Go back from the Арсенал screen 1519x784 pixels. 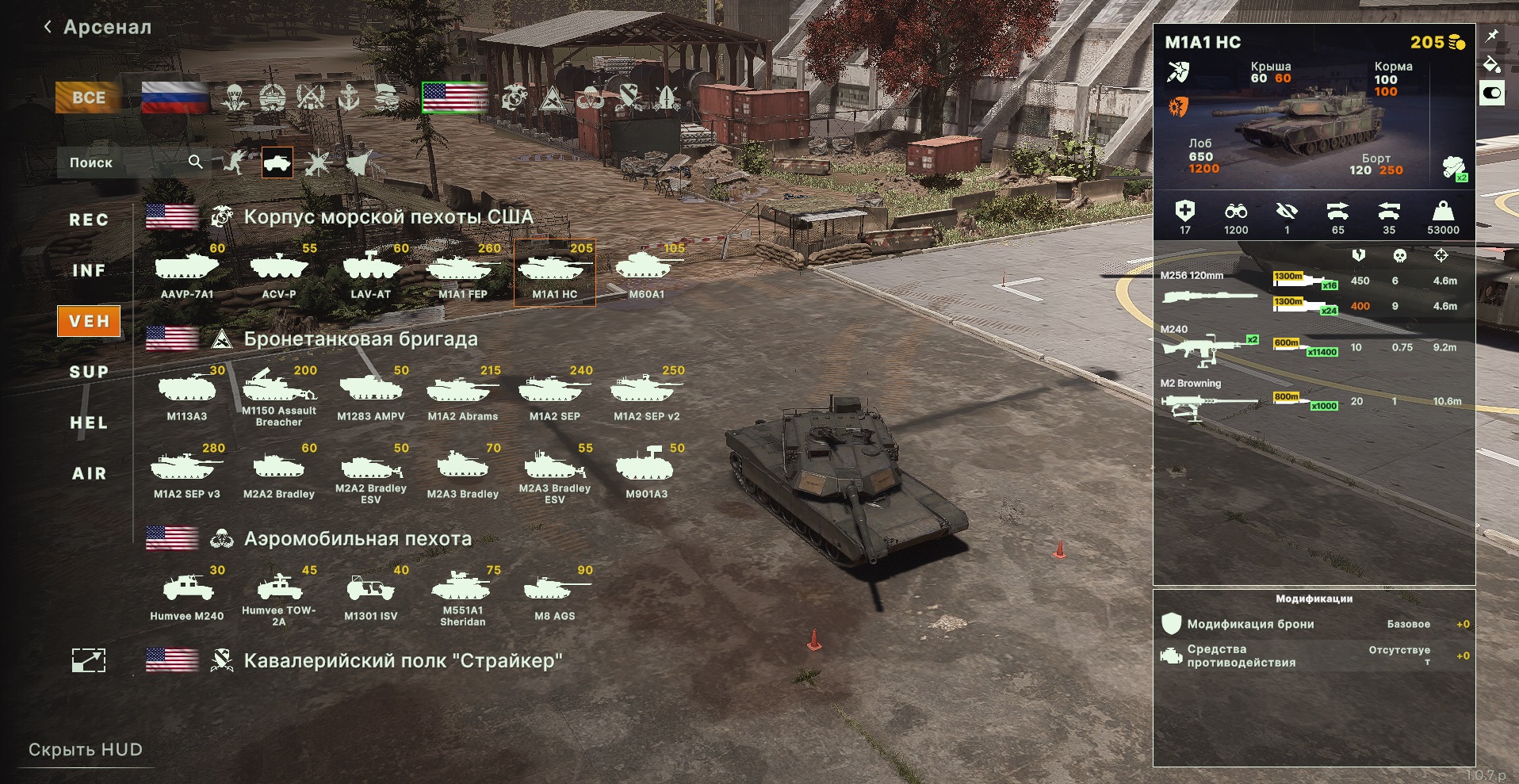click(x=48, y=28)
